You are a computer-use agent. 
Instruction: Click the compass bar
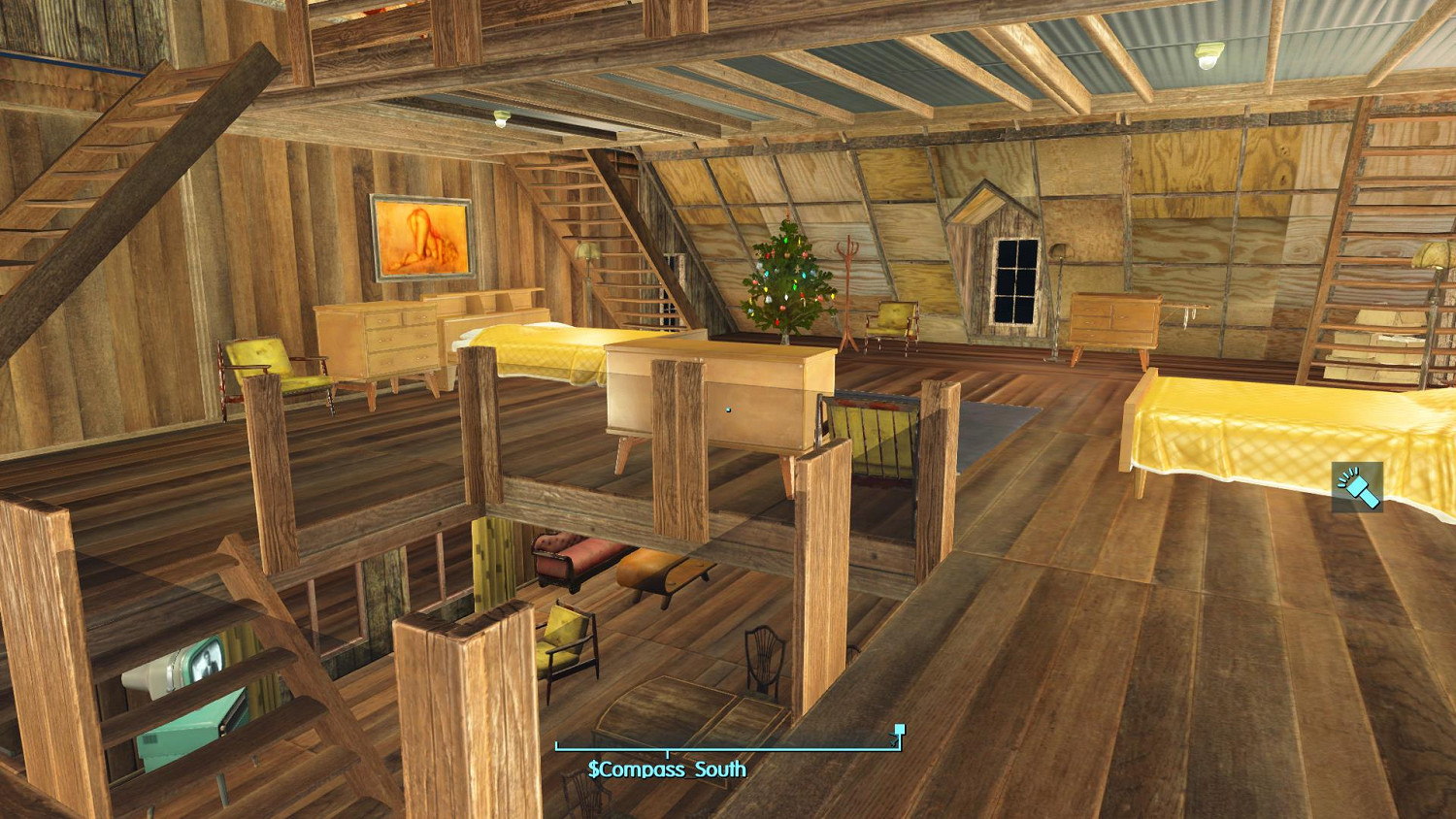pos(728,748)
